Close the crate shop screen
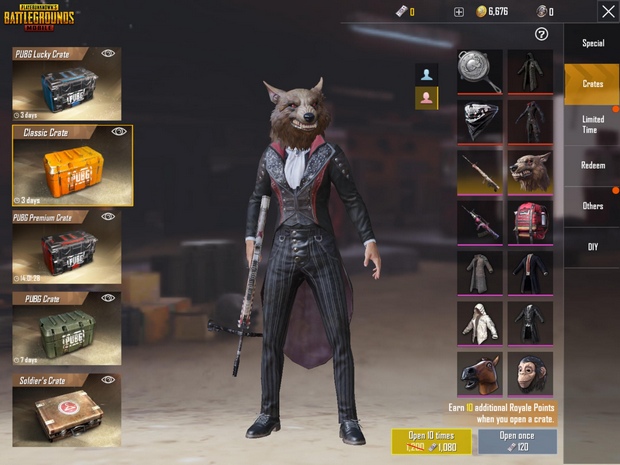The image size is (620, 465). pyautogui.click(x=607, y=11)
